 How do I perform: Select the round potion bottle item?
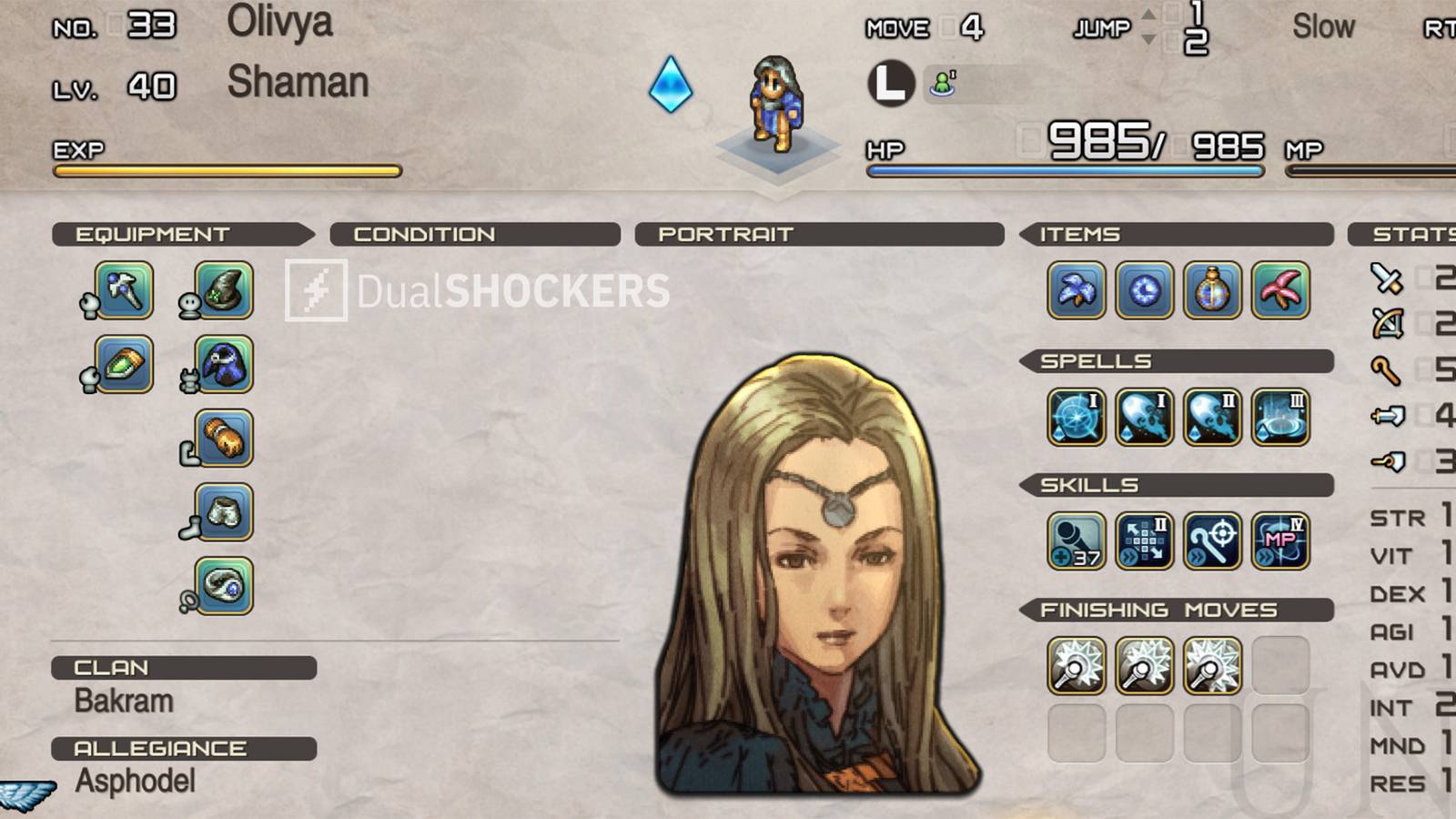1212,290
